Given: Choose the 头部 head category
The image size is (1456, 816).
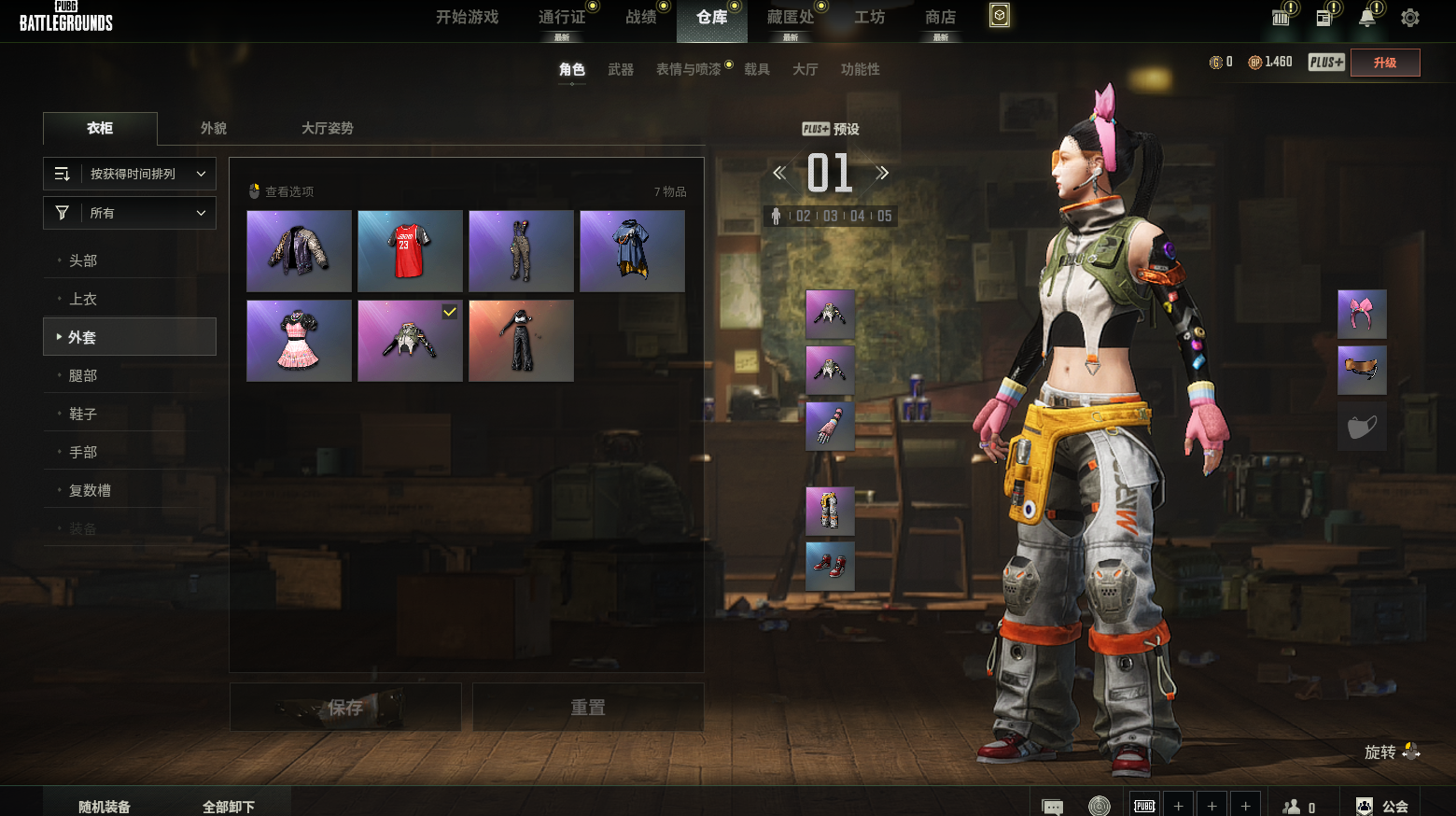Looking at the screenshot, I should pyautogui.click(x=83, y=260).
